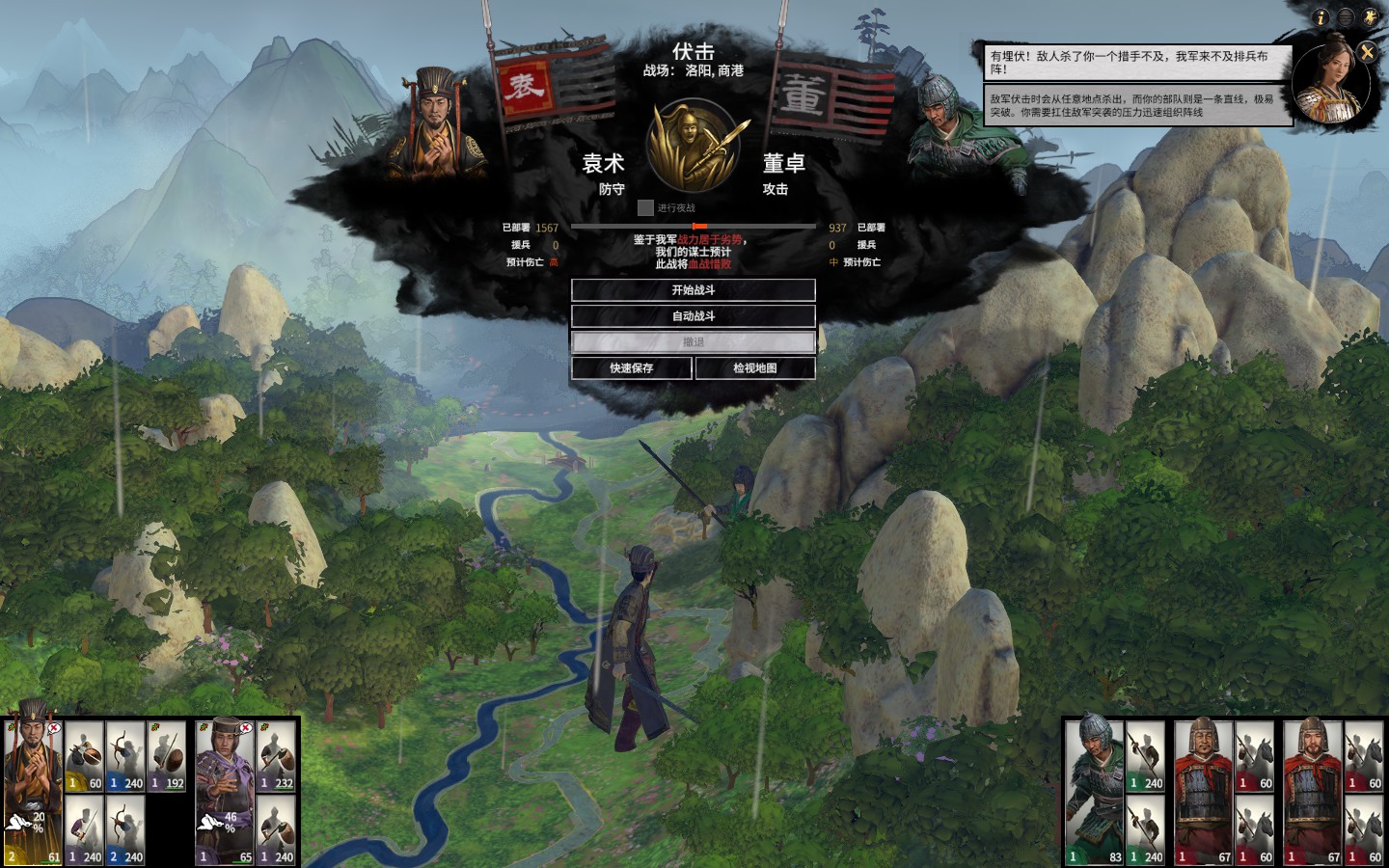Open the info icon marked with an i

1321,17
